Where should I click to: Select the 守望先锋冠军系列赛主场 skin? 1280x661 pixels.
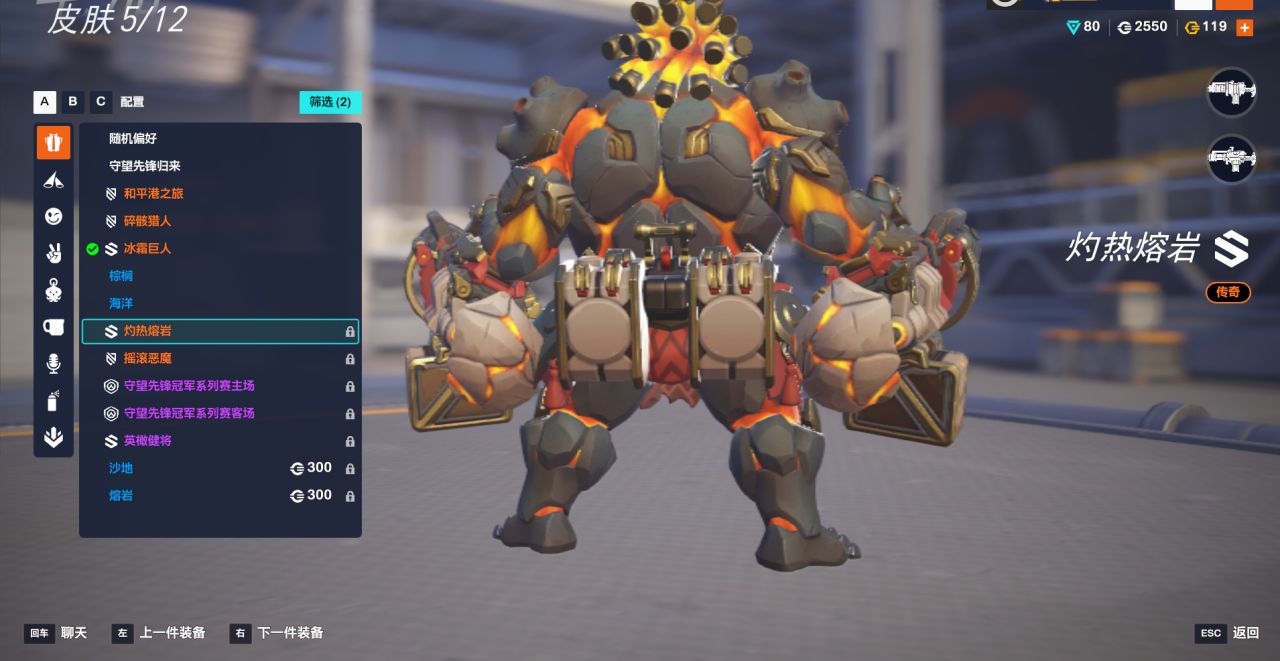pyautogui.click(x=189, y=386)
